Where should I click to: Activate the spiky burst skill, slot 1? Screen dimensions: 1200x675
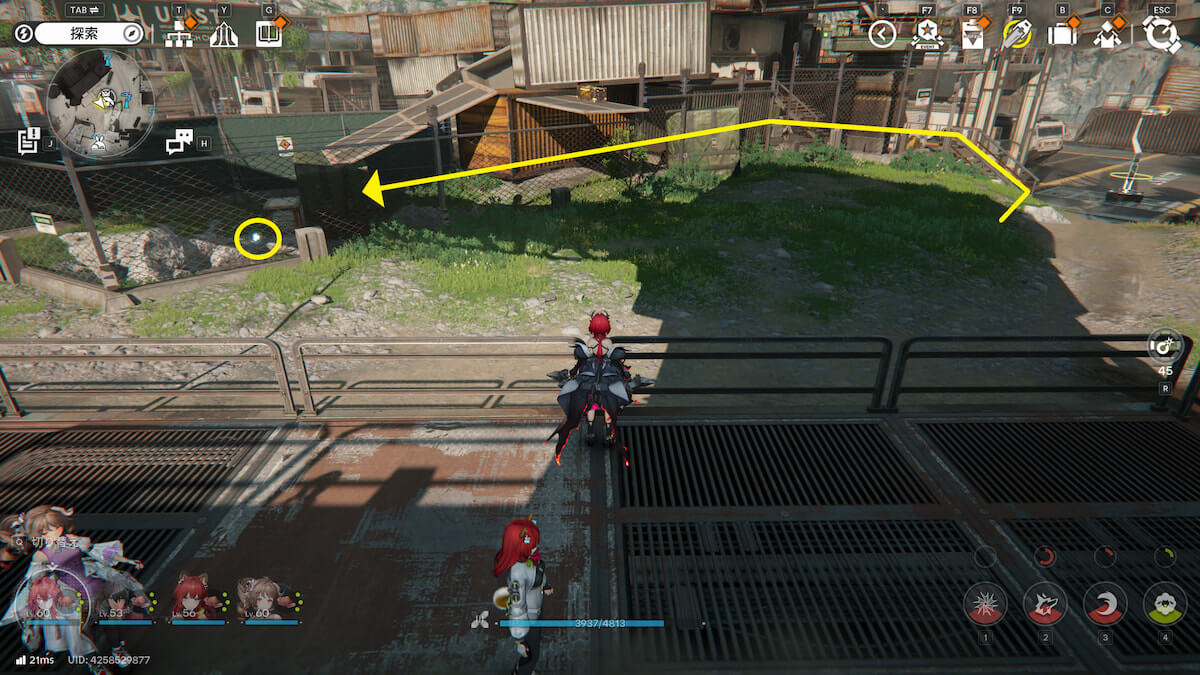click(985, 603)
